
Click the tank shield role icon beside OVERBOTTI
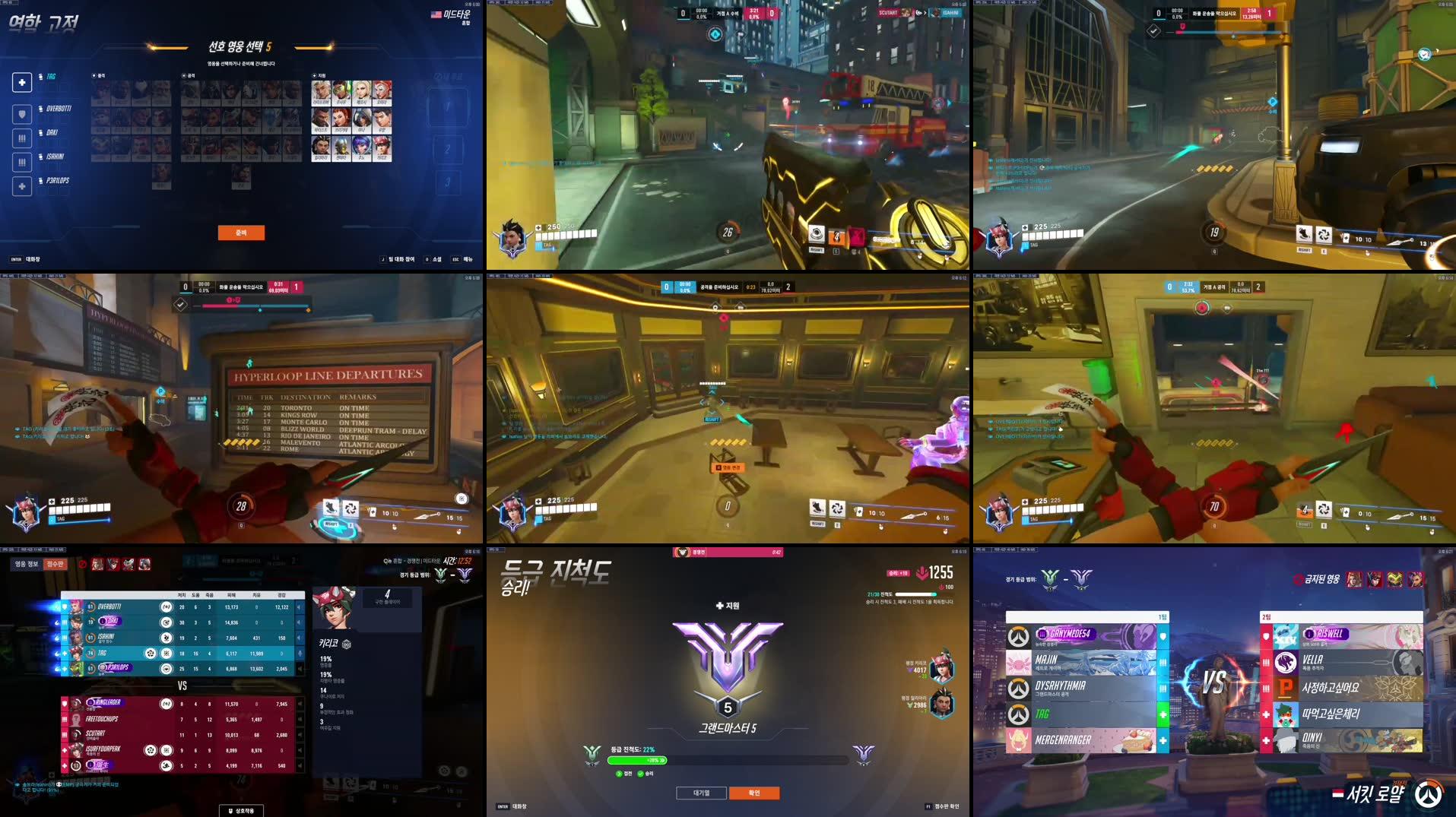pos(22,114)
